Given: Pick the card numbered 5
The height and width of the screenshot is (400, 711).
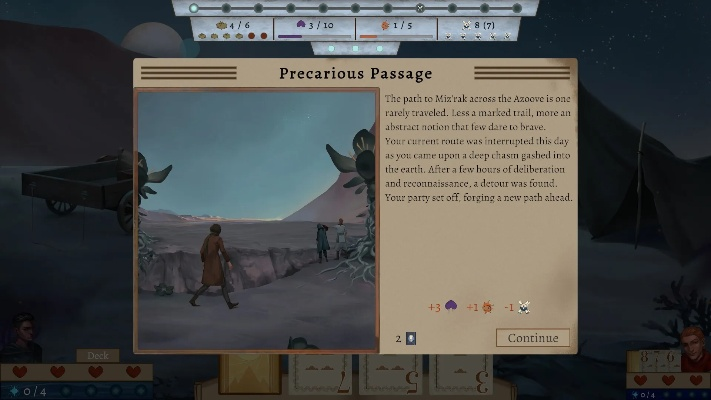Looking at the screenshot, I should (390, 378).
